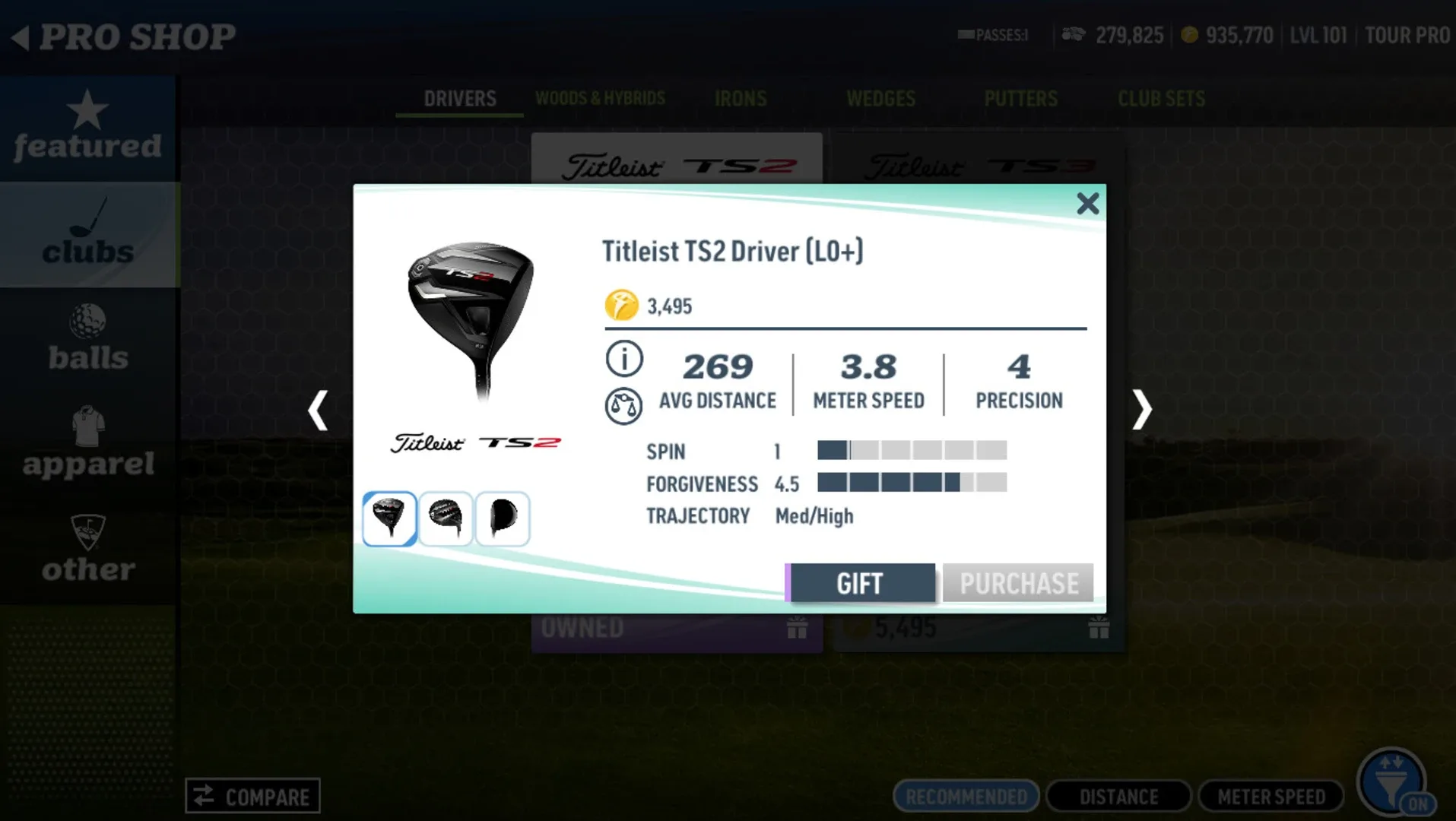Go back from Pro Shop

click(x=21, y=36)
